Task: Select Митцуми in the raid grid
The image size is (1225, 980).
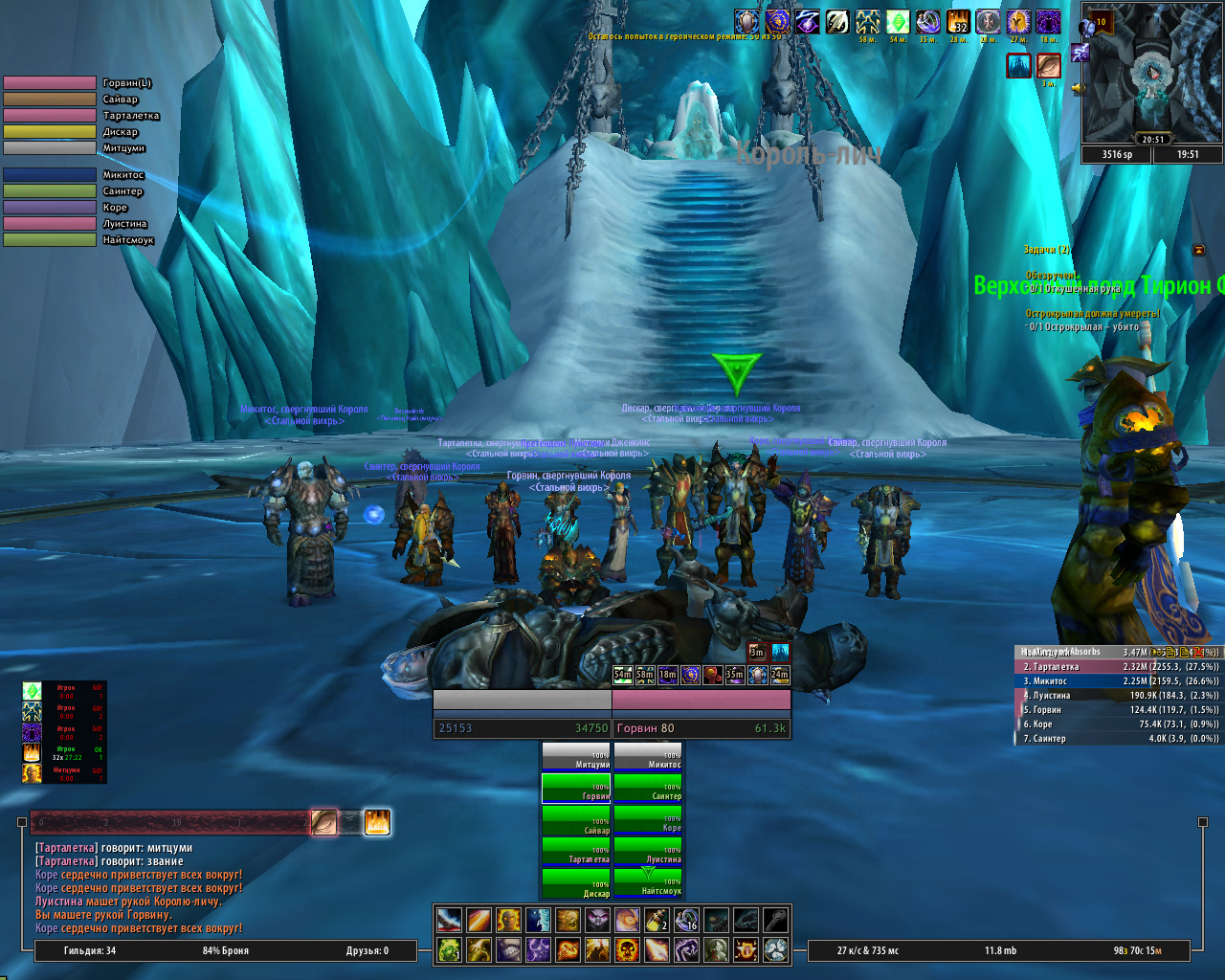Action: [576, 756]
